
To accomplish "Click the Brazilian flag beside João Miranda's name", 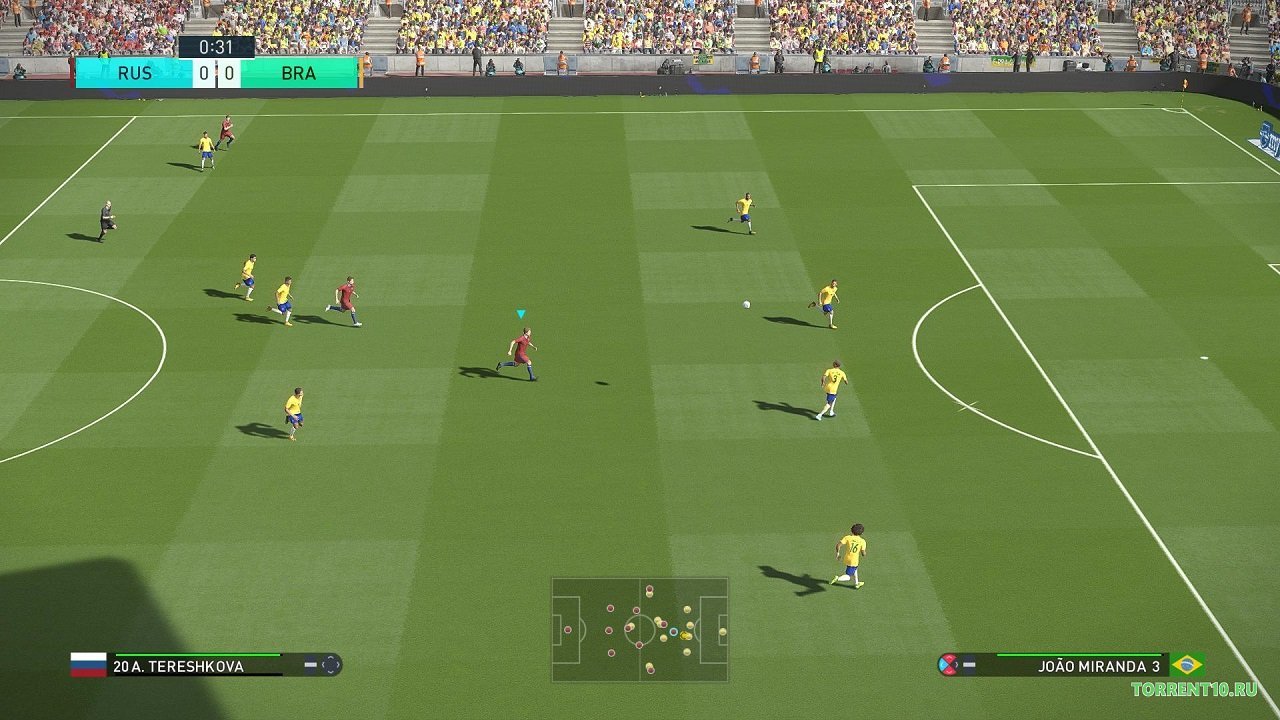I will [1188, 664].
